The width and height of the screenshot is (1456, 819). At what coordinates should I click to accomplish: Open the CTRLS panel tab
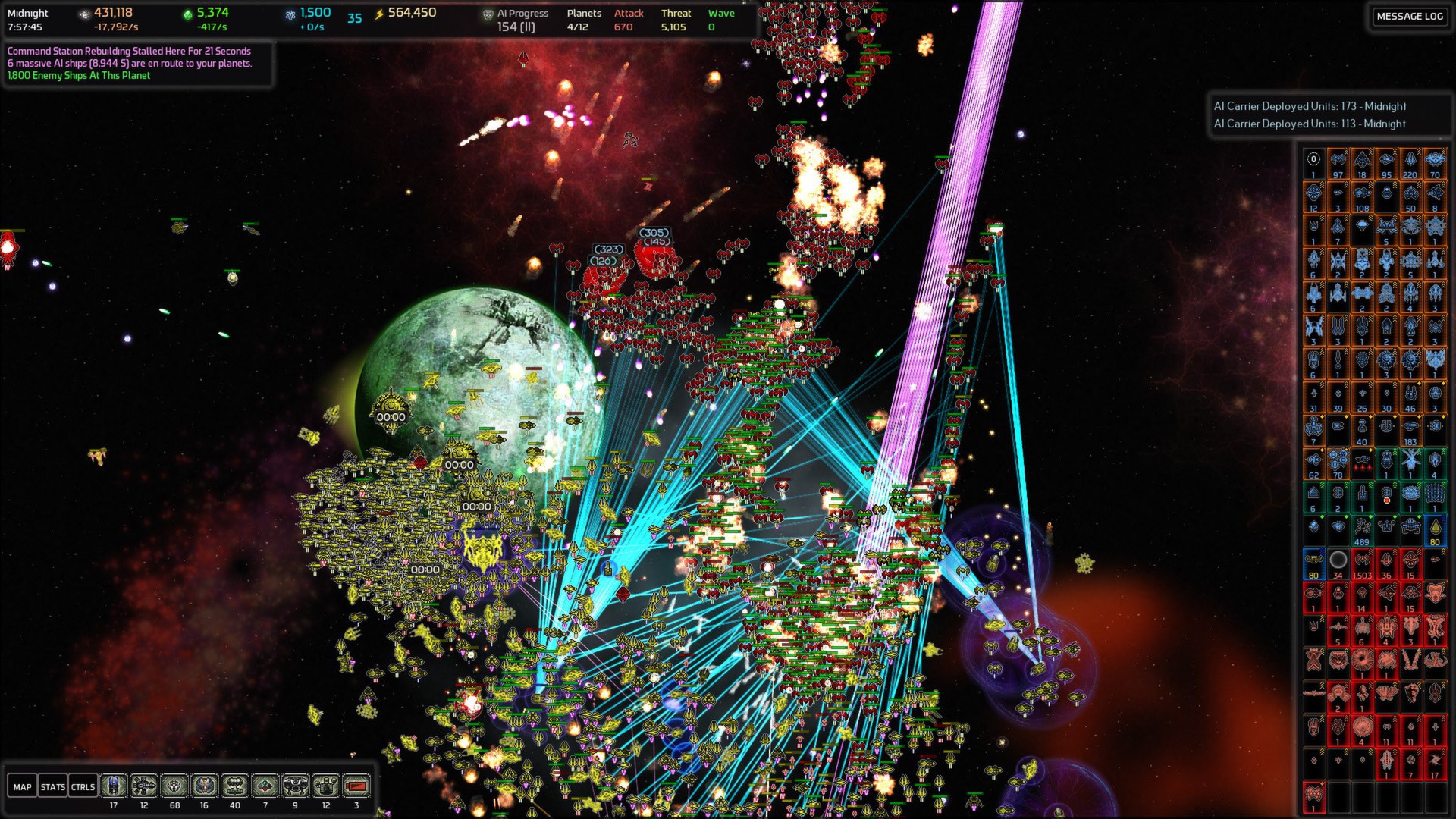point(83,786)
